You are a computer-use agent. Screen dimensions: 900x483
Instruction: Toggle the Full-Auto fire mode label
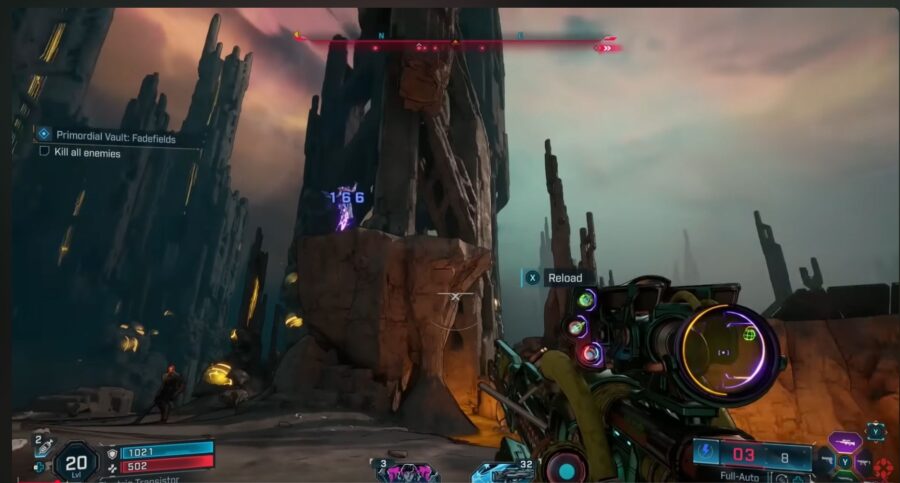point(739,476)
